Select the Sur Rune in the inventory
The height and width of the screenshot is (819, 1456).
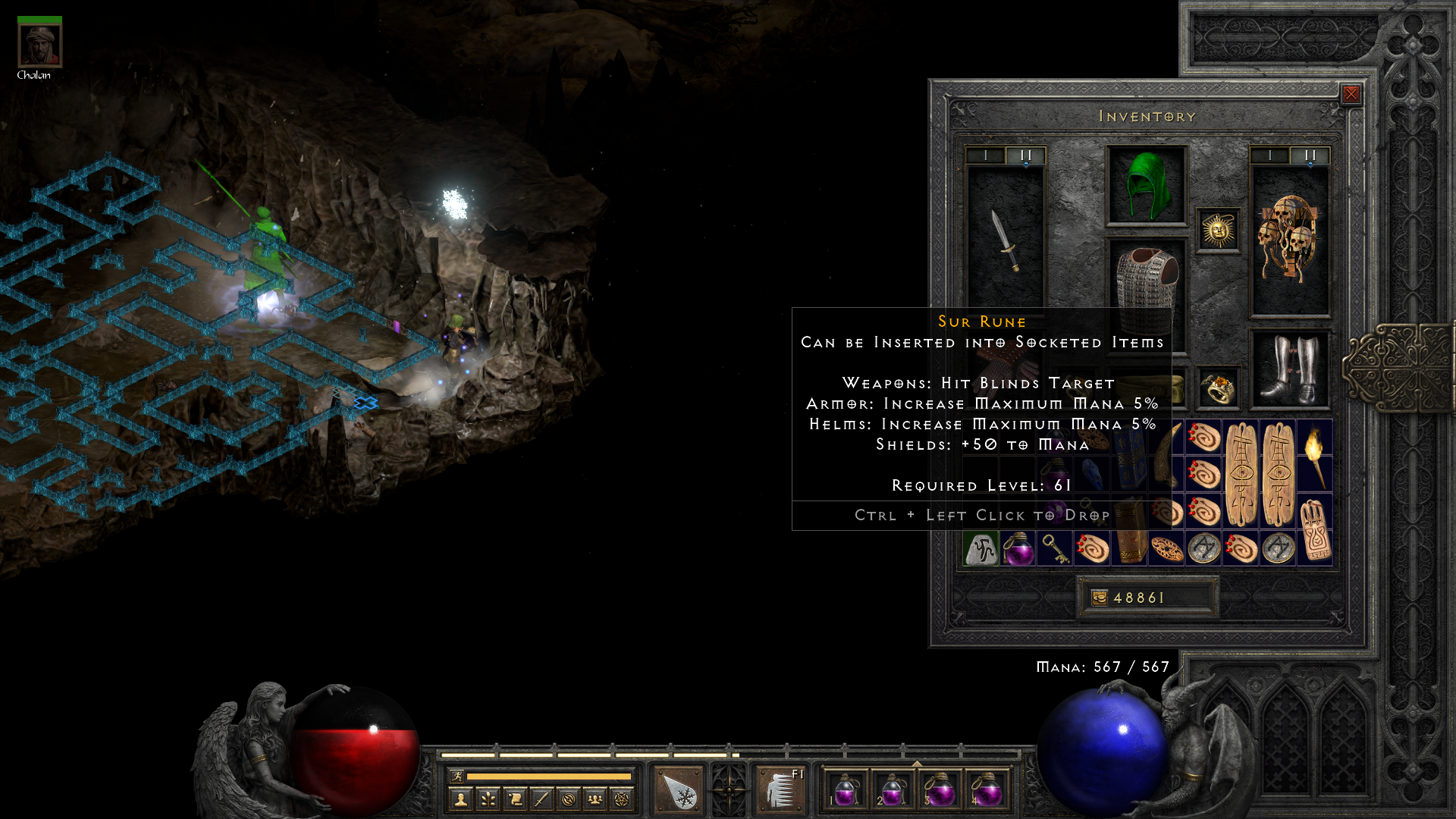click(980, 548)
